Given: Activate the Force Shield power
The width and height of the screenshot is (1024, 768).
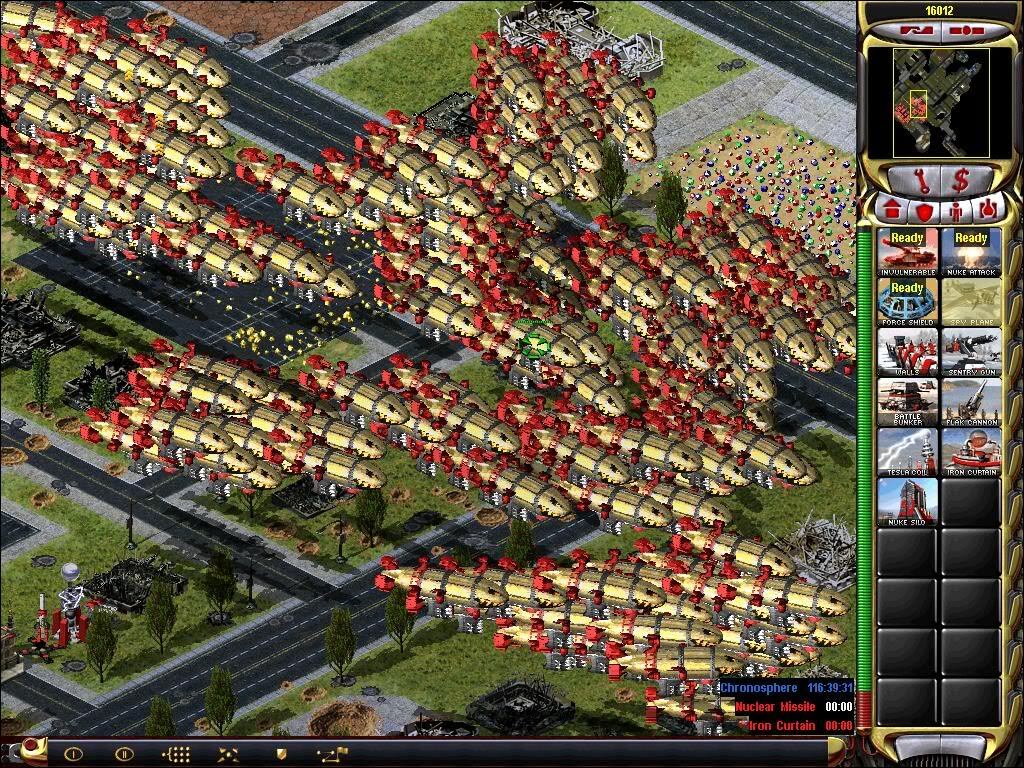Looking at the screenshot, I should (907, 302).
